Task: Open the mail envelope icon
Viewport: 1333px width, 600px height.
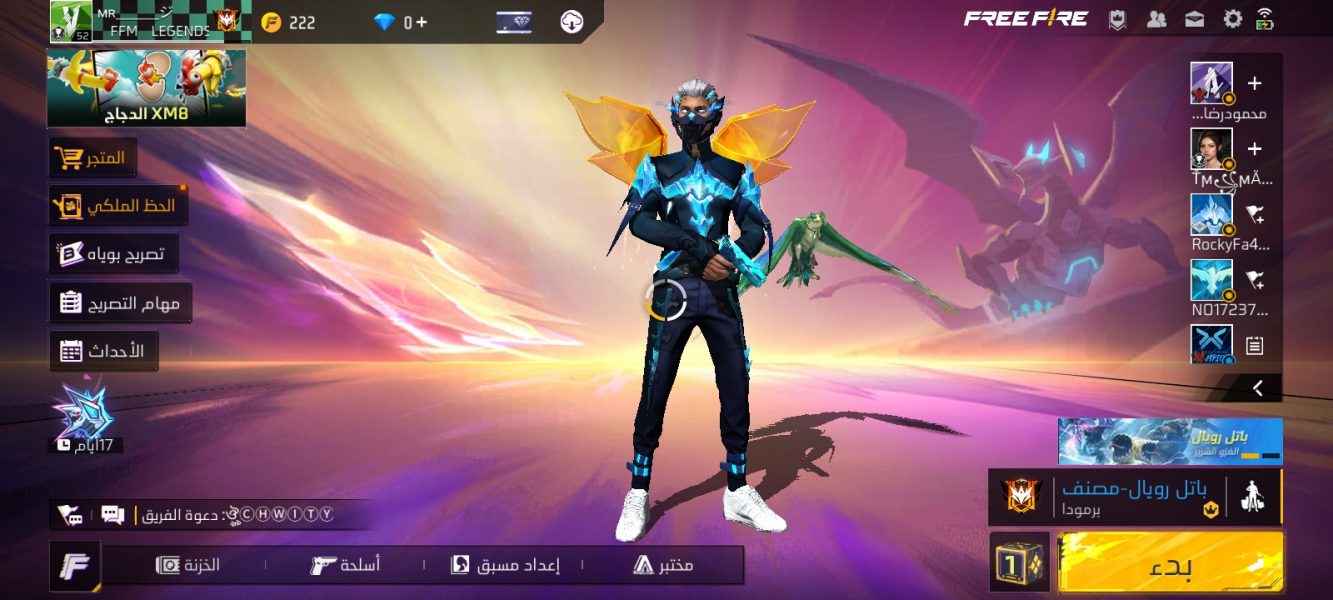Action: tap(1194, 19)
